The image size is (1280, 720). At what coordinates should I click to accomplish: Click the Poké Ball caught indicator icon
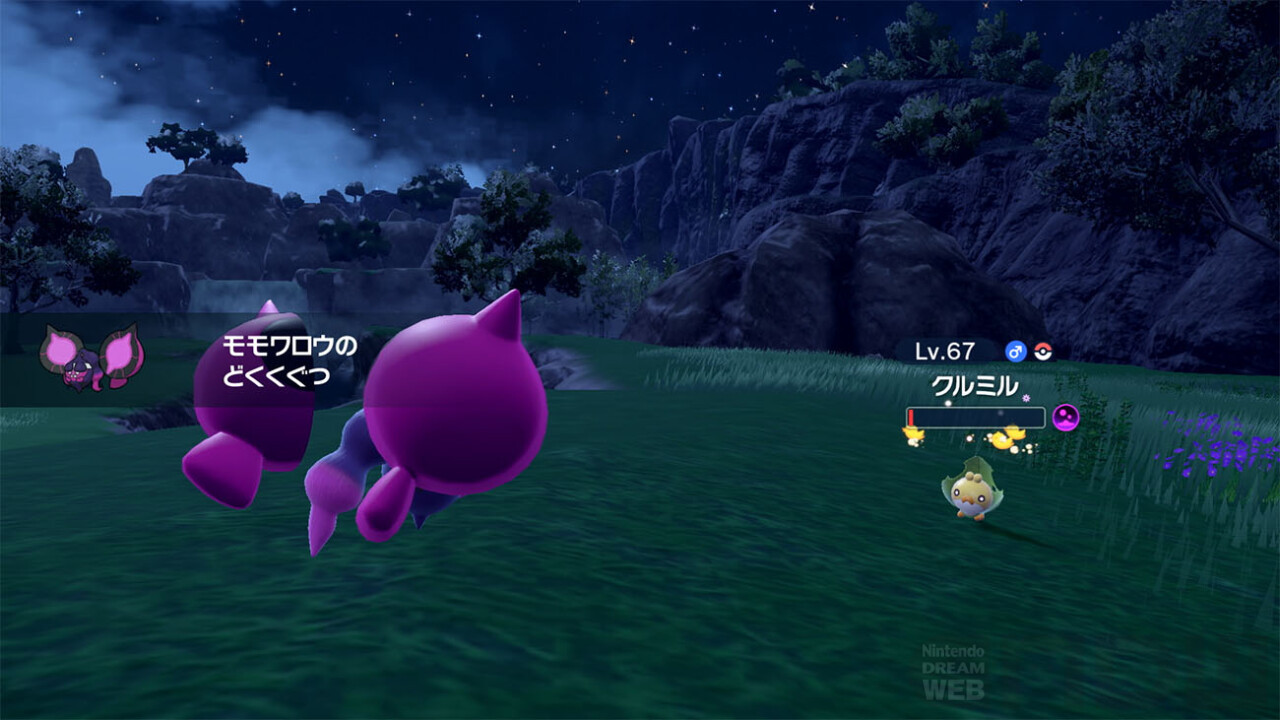(1044, 352)
